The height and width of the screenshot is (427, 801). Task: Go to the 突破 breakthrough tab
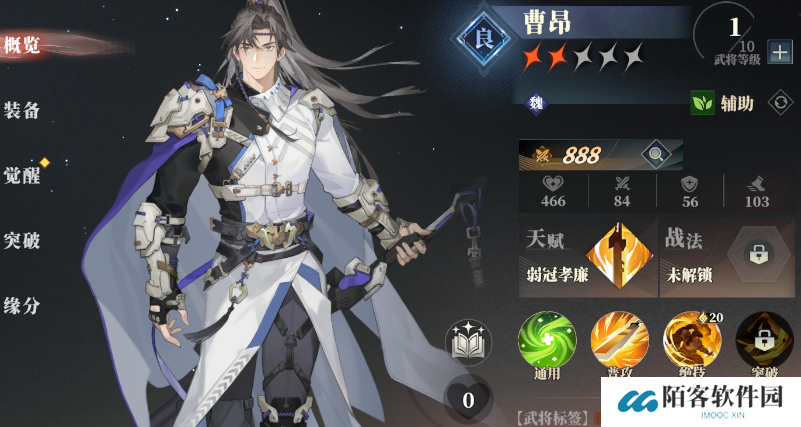coord(22,240)
